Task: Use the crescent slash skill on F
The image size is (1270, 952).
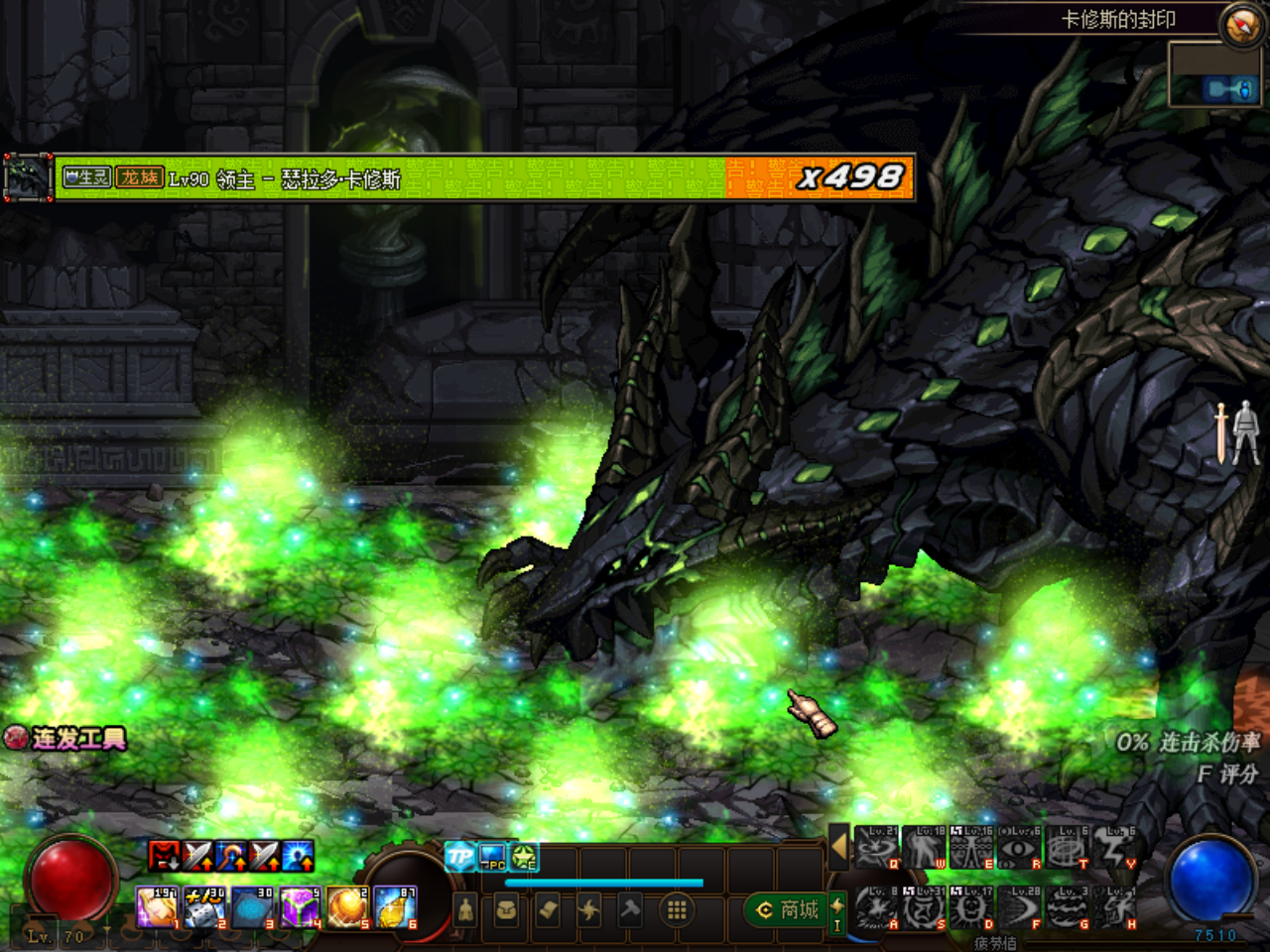Action: 1020,907
